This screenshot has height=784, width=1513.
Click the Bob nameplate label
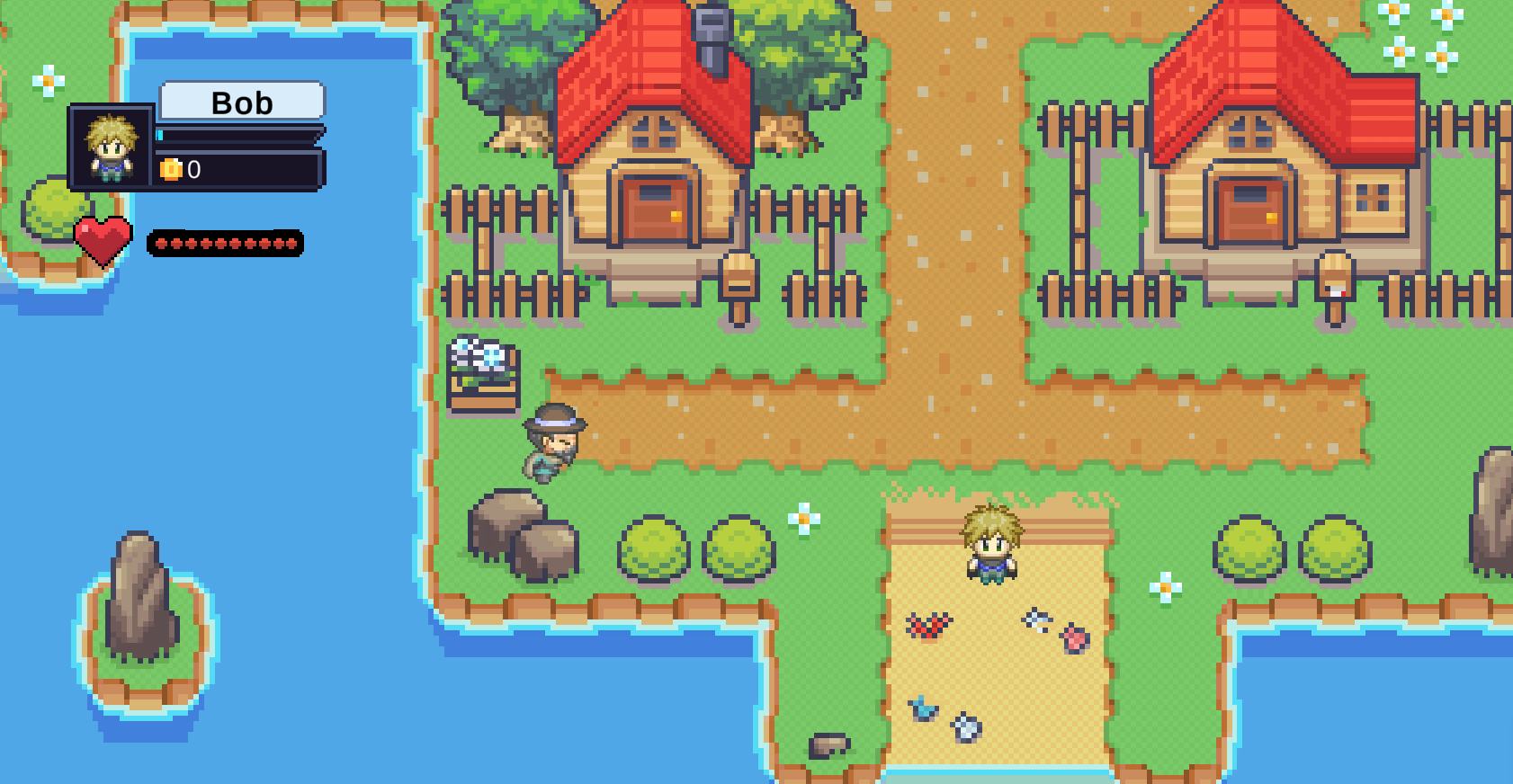(241, 102)
